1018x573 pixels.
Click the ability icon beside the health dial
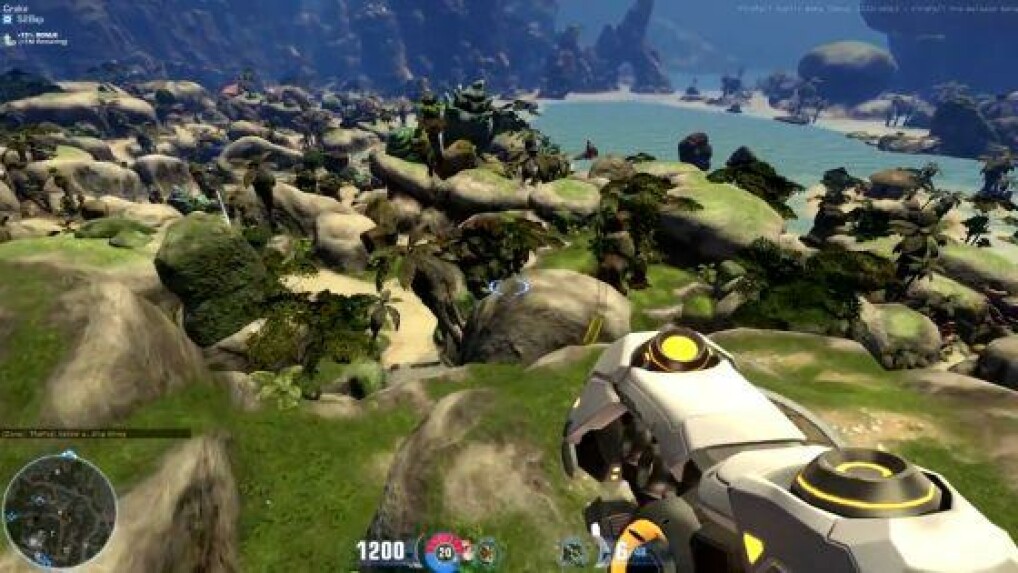[x=487, y=551]
